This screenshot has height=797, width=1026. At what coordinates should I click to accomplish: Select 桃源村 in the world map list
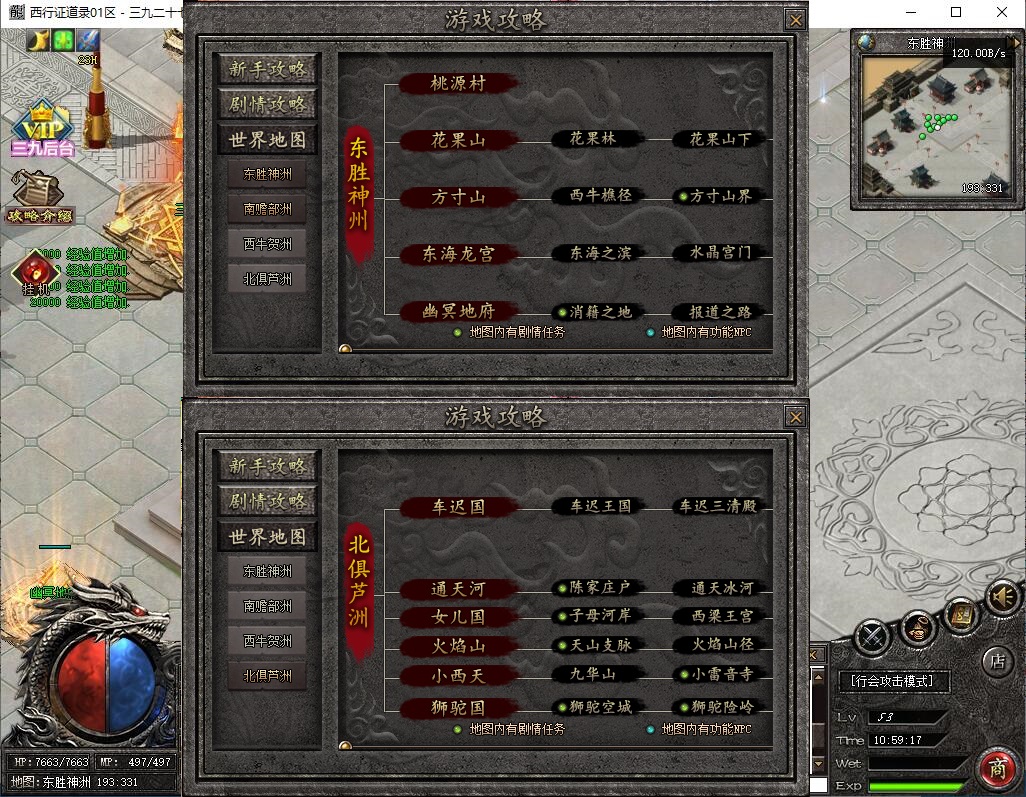(458, 83)
